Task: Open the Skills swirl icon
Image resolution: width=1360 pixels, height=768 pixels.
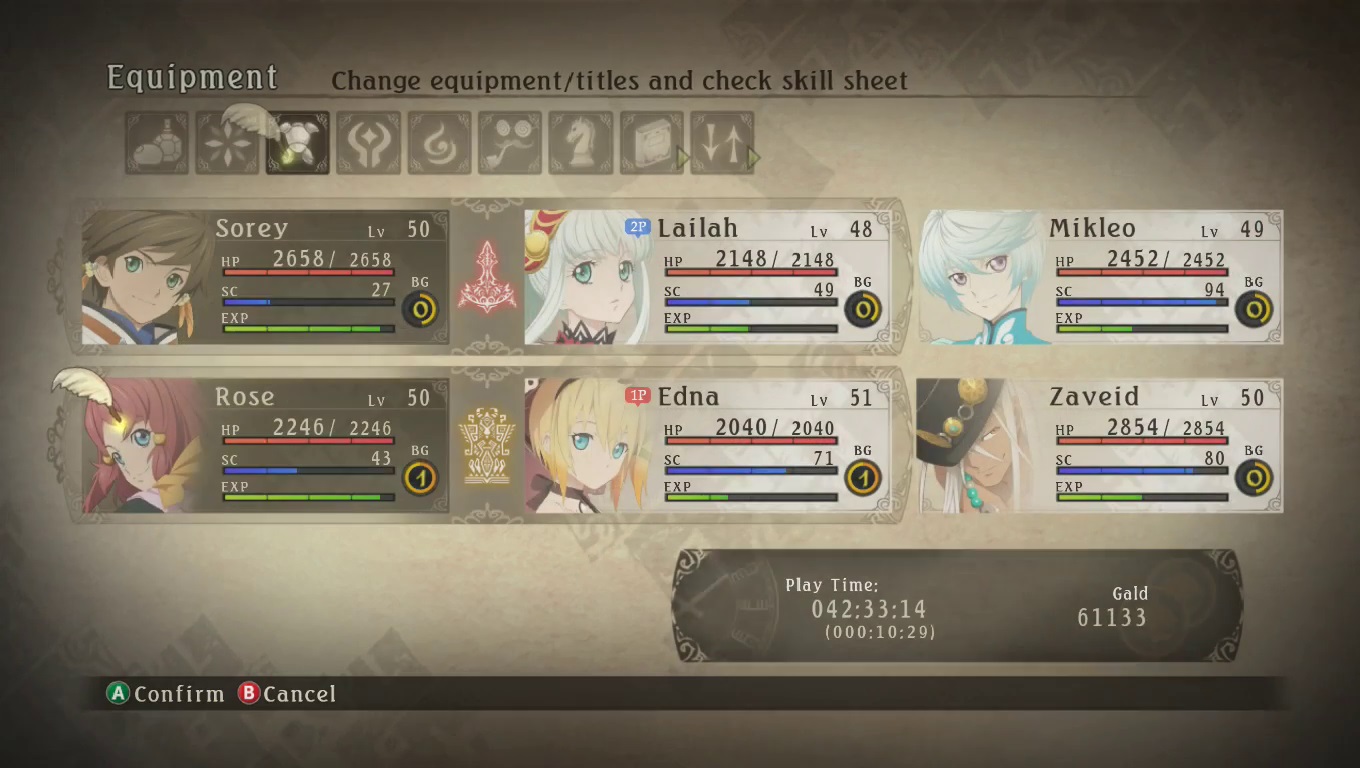Action: 438,140
